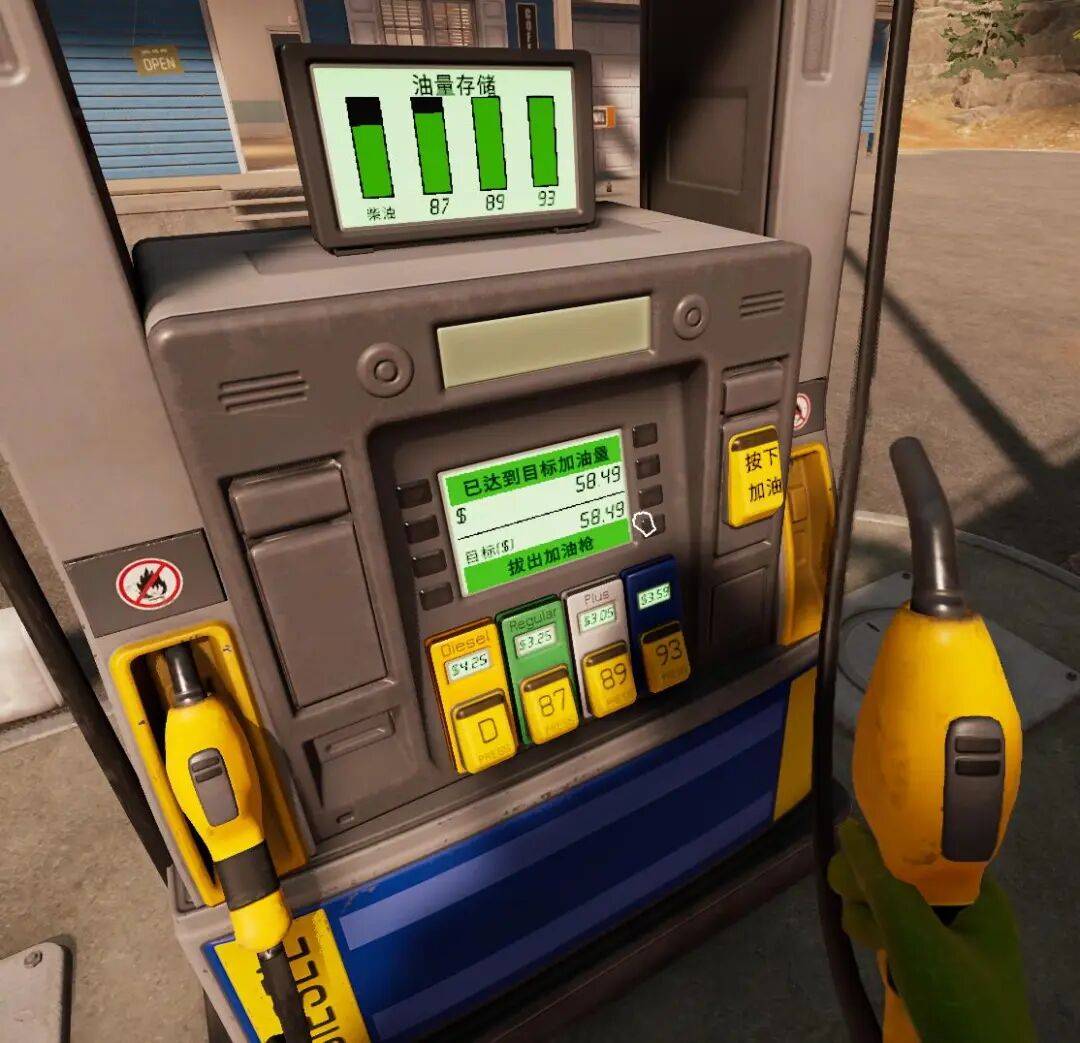Choose the Regular 87 fuel button

tap(548, 704)
